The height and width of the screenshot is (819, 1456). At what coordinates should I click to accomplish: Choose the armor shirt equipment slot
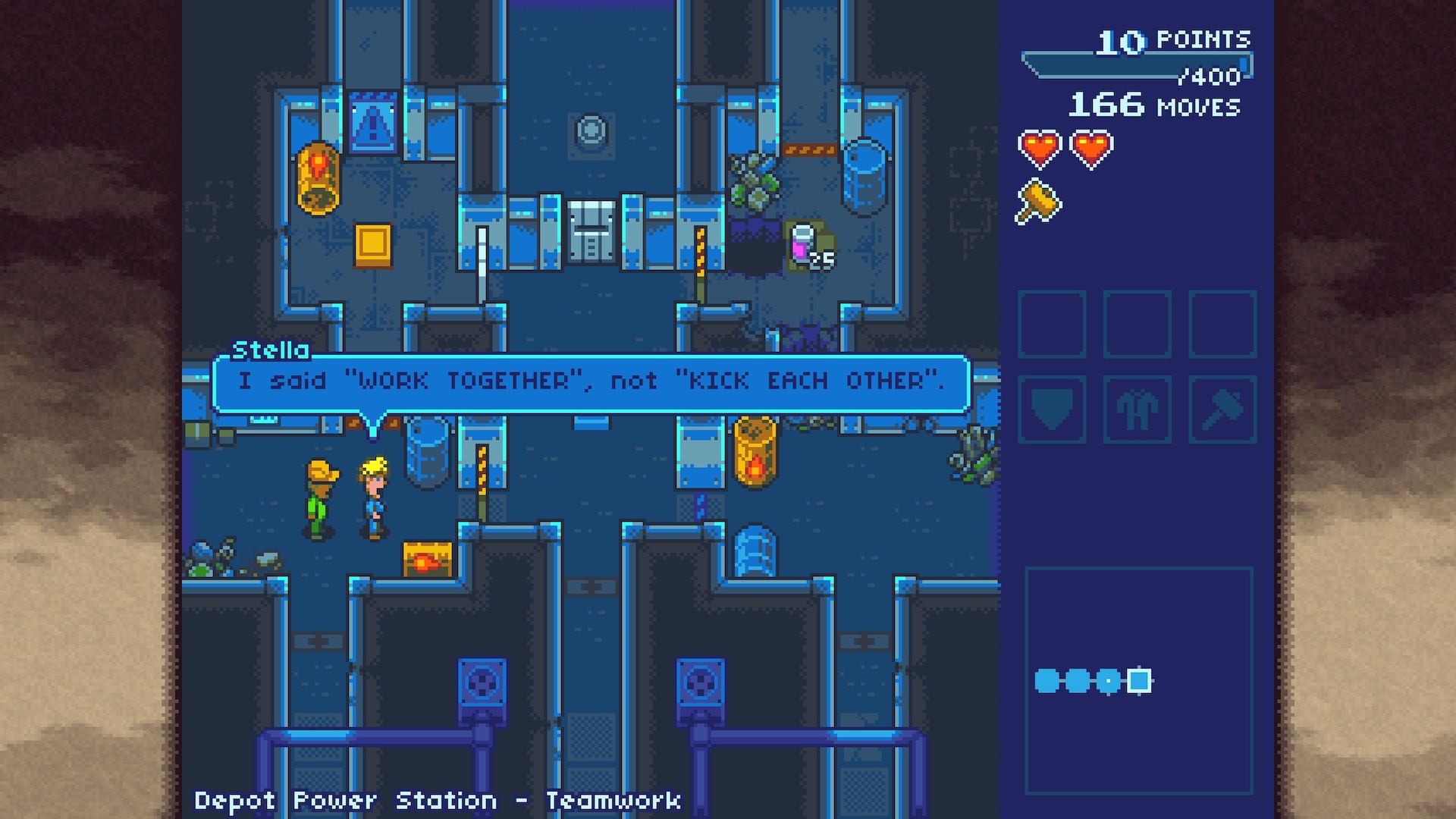[x=1137, y=409]
